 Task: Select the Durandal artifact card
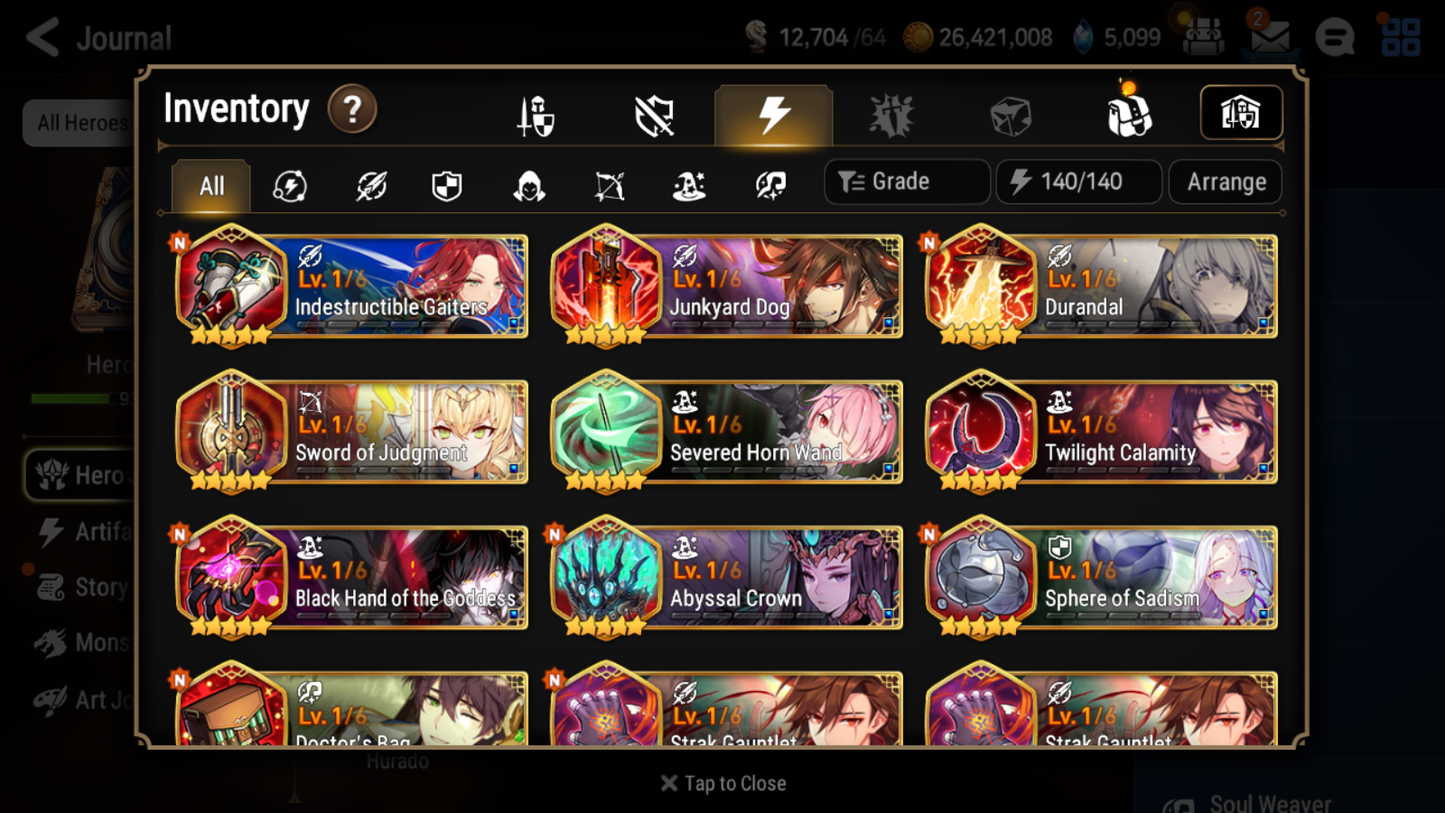[x=1100, y=287]
